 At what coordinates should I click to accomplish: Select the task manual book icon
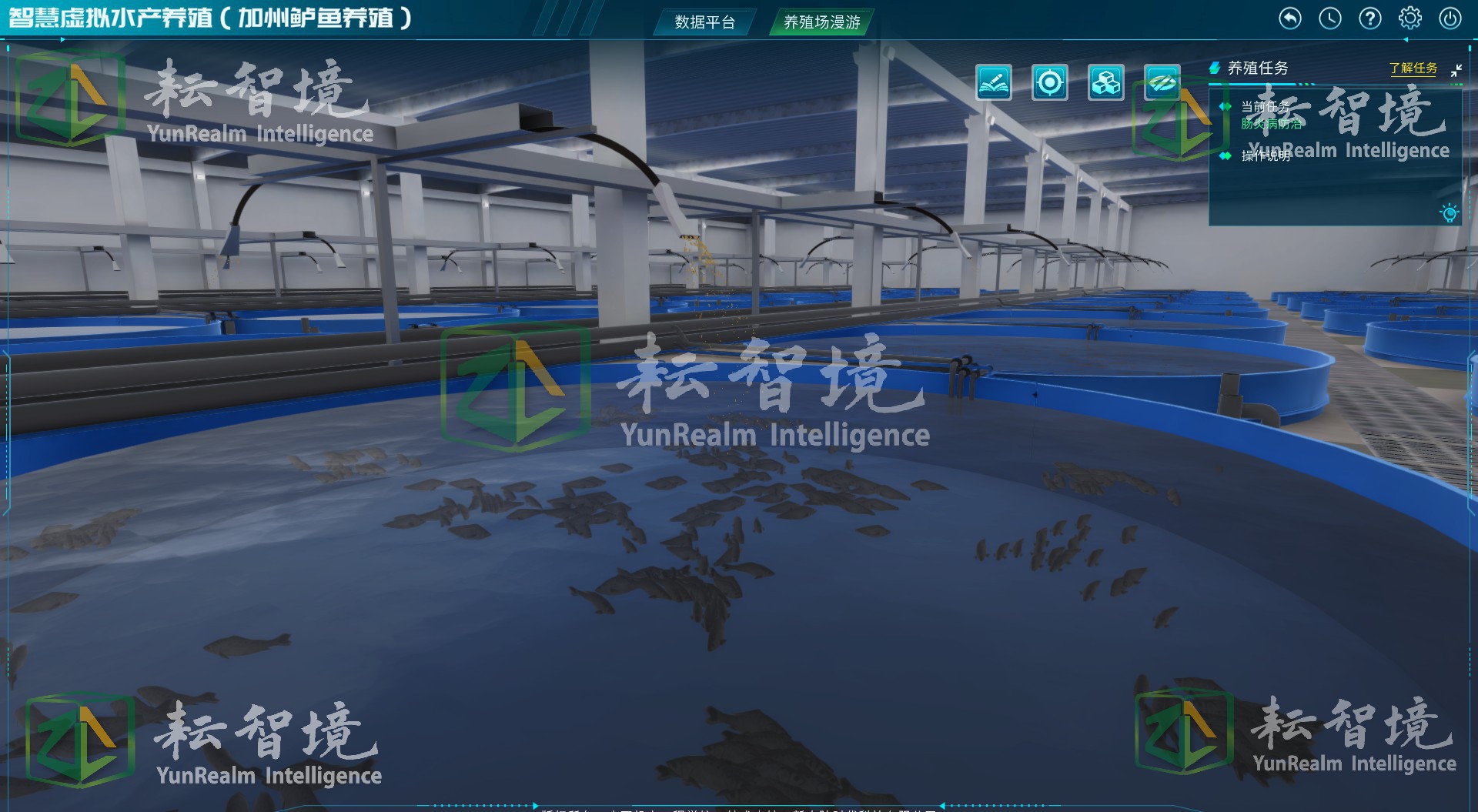pyautogui.click(x=995, y=82)
